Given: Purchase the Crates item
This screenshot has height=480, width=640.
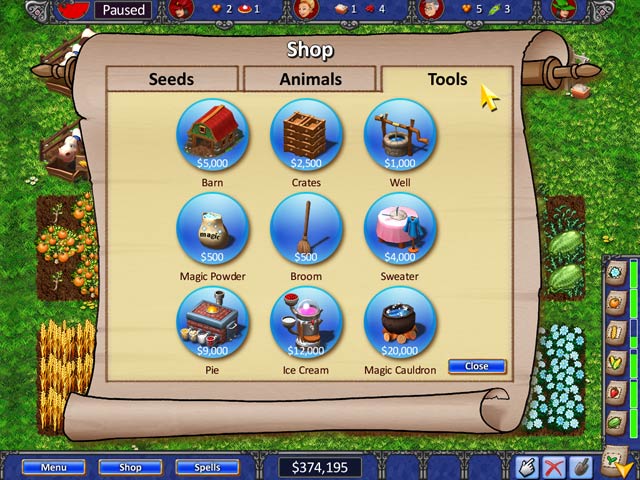Looking at the screenshot, I should 306,136.
